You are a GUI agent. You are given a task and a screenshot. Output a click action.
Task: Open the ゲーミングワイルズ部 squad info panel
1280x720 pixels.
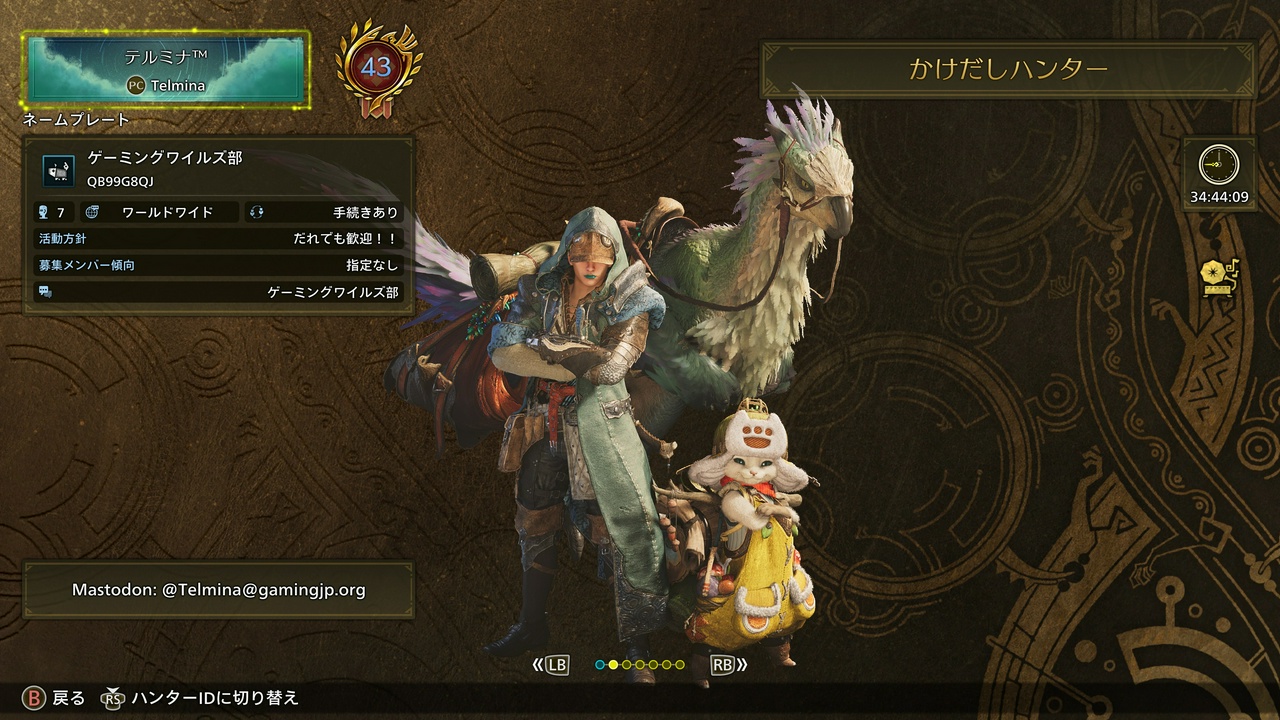pos(218,225)
